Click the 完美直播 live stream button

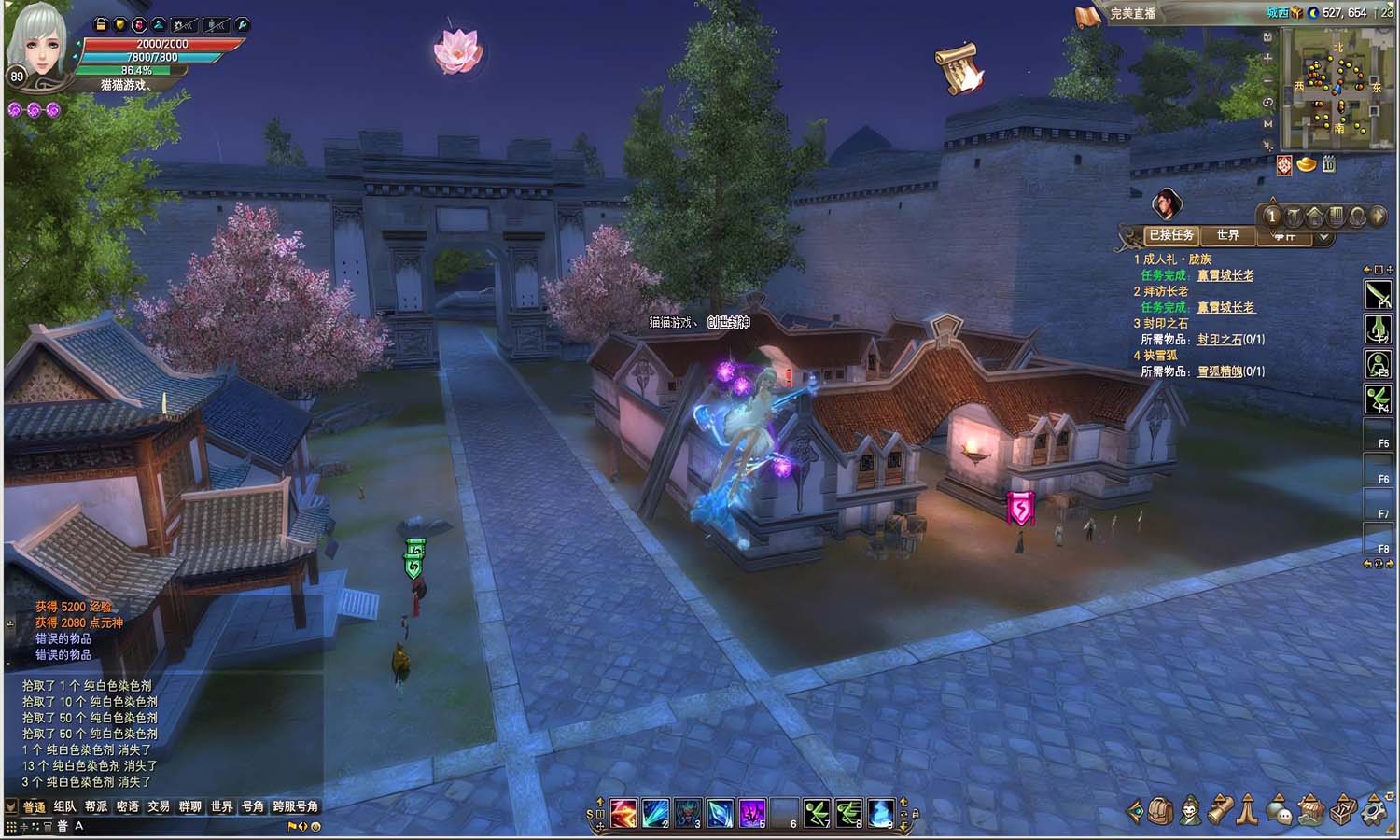pyautogui.click(x=1133, y=14)
